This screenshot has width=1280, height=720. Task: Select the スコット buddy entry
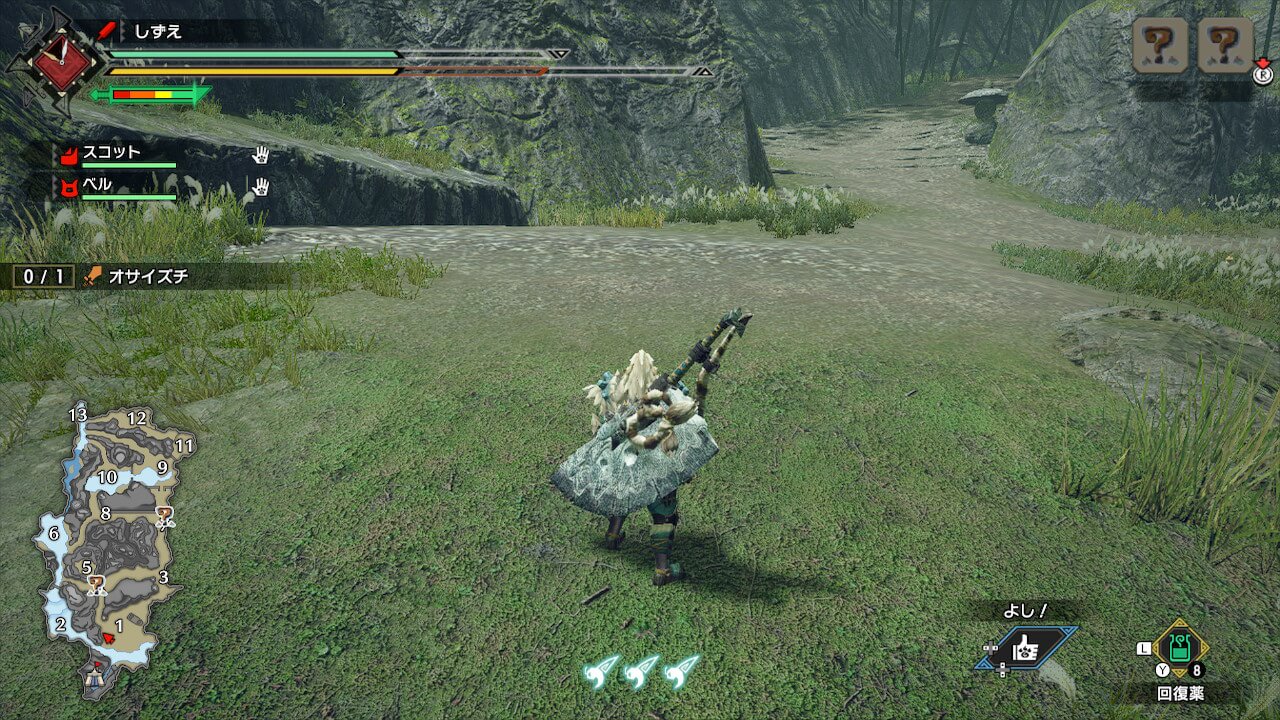112,153
